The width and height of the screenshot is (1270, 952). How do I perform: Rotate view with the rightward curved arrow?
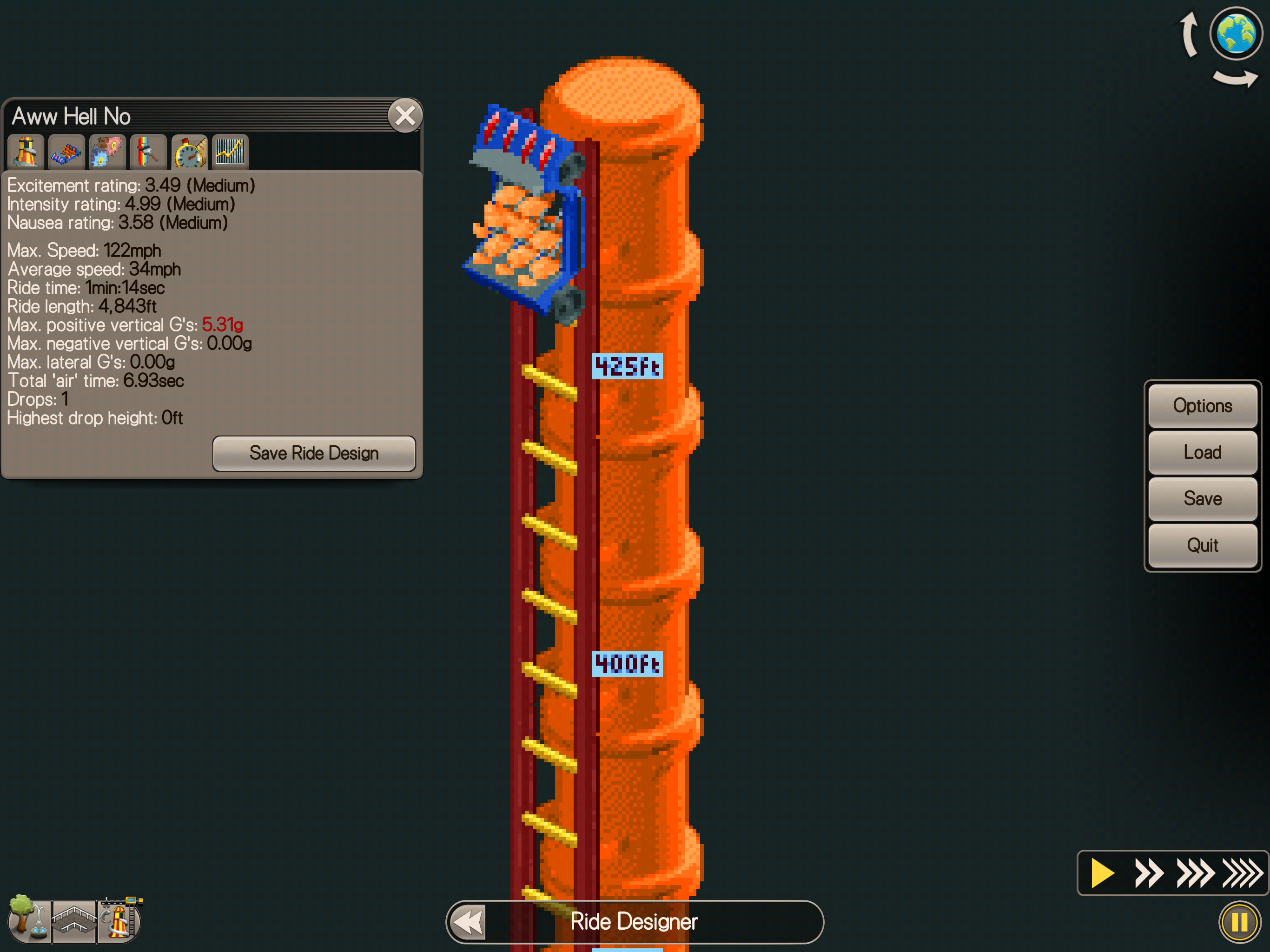(x=1235, y=79)
